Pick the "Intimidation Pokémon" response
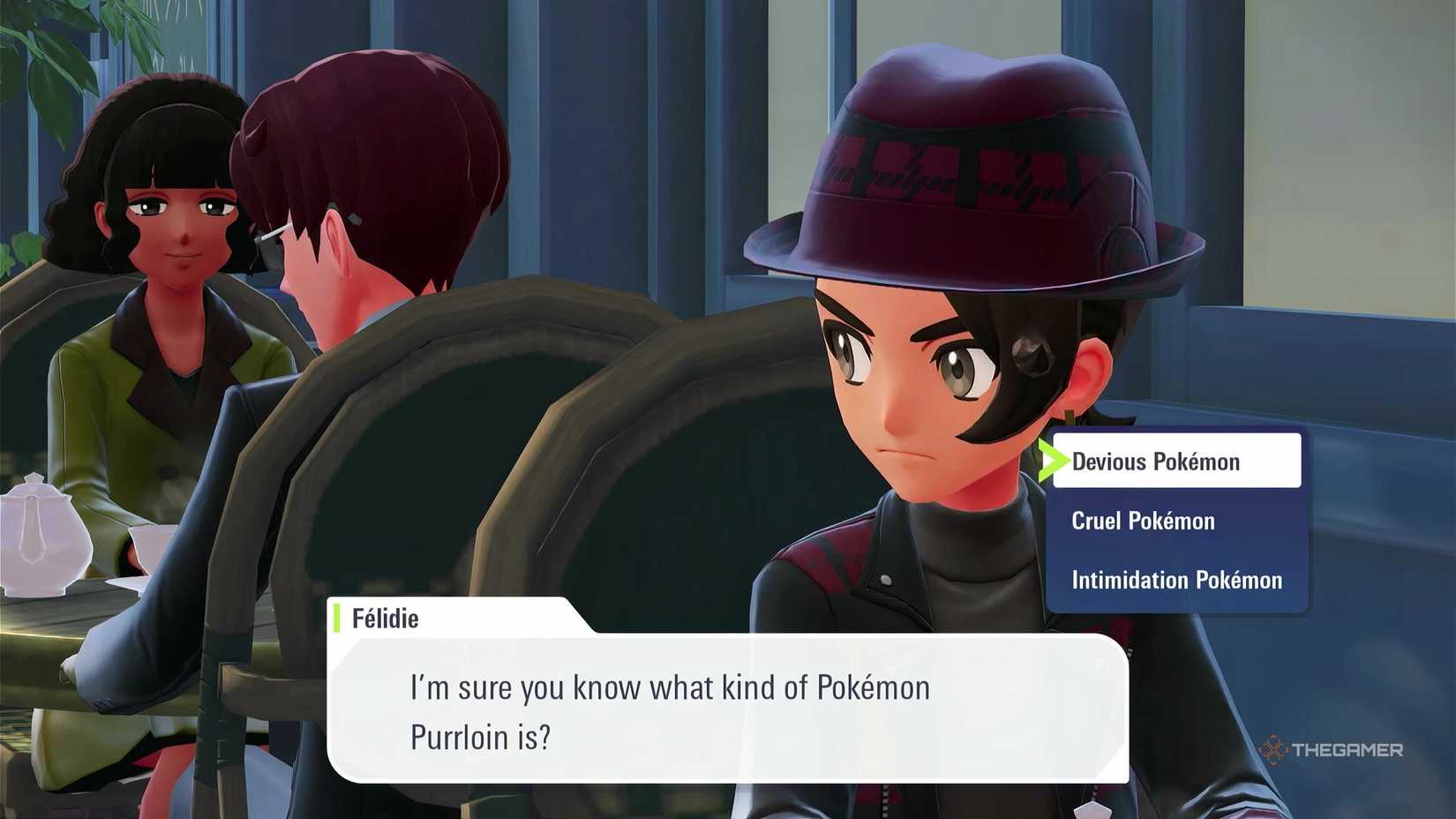The width and height of the screenshot is (1456, 819). (x=1176, y=580)
